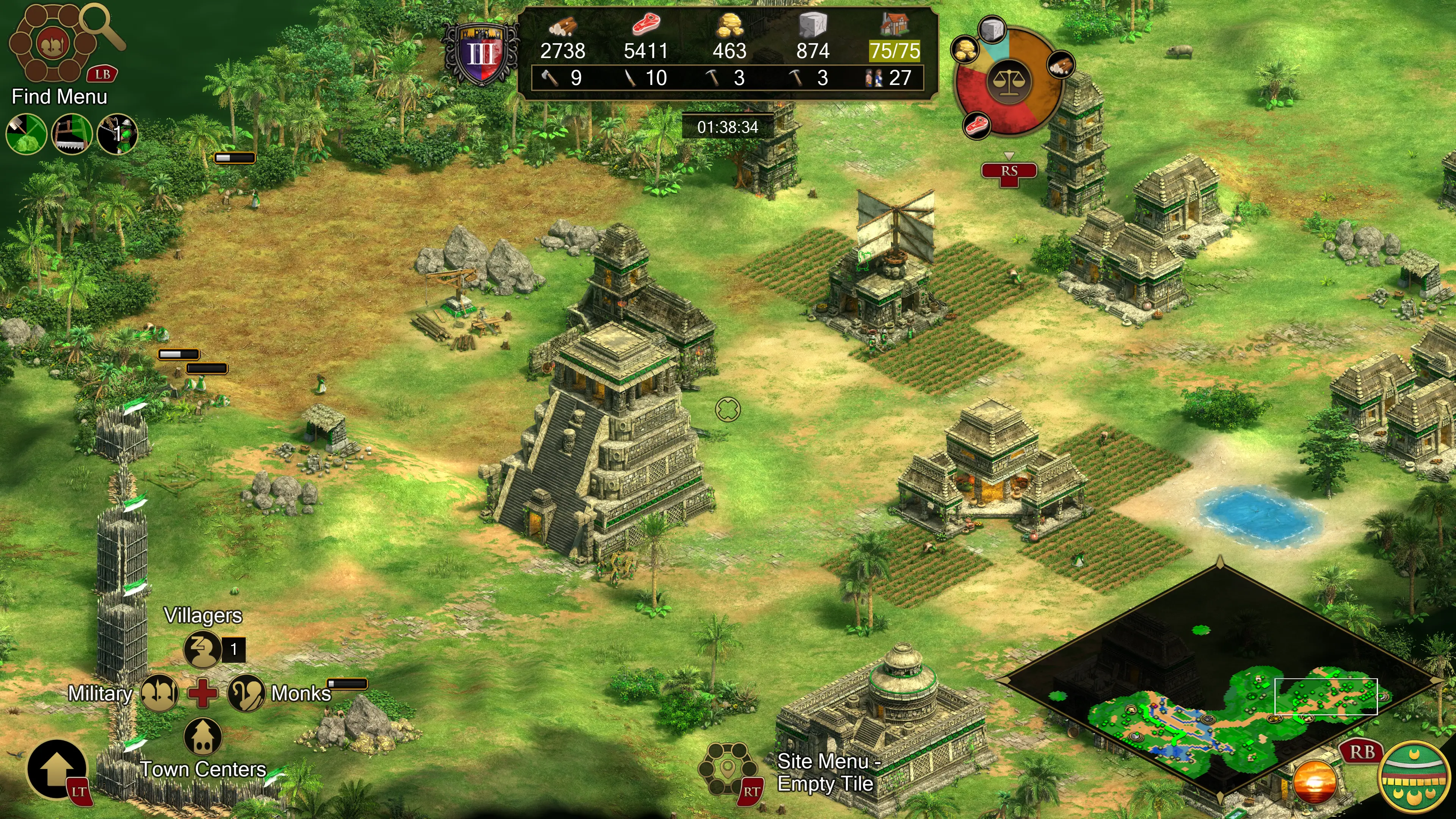The height and width of the screenshot is (819, 1456).
Task: Open the Find Menu radial wheel
Action: click(x=53, y=44)
